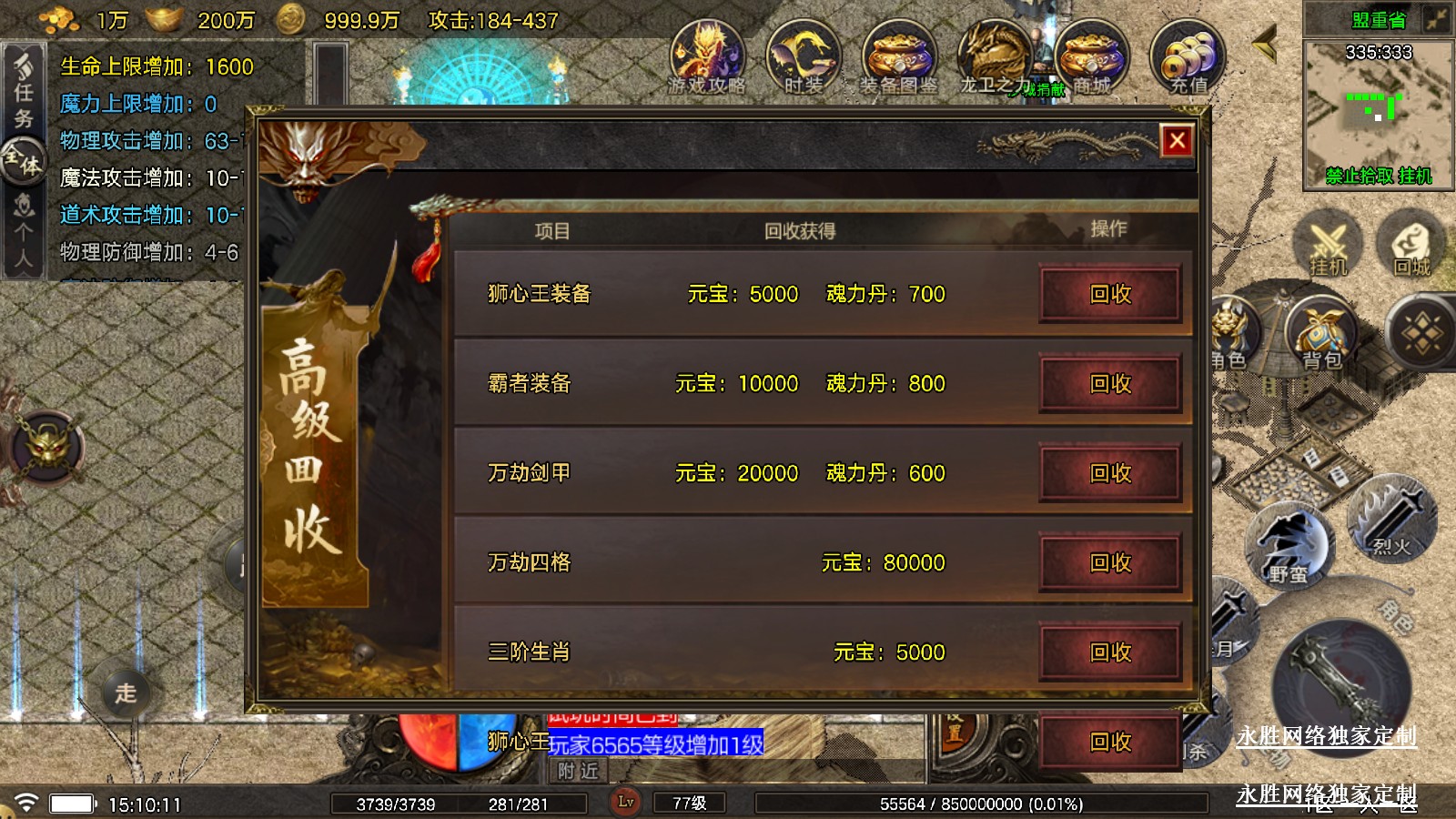1456x819 pixels.
Task: Recycle the 万劫四格 item
Action: click(x=1110, y=562)
